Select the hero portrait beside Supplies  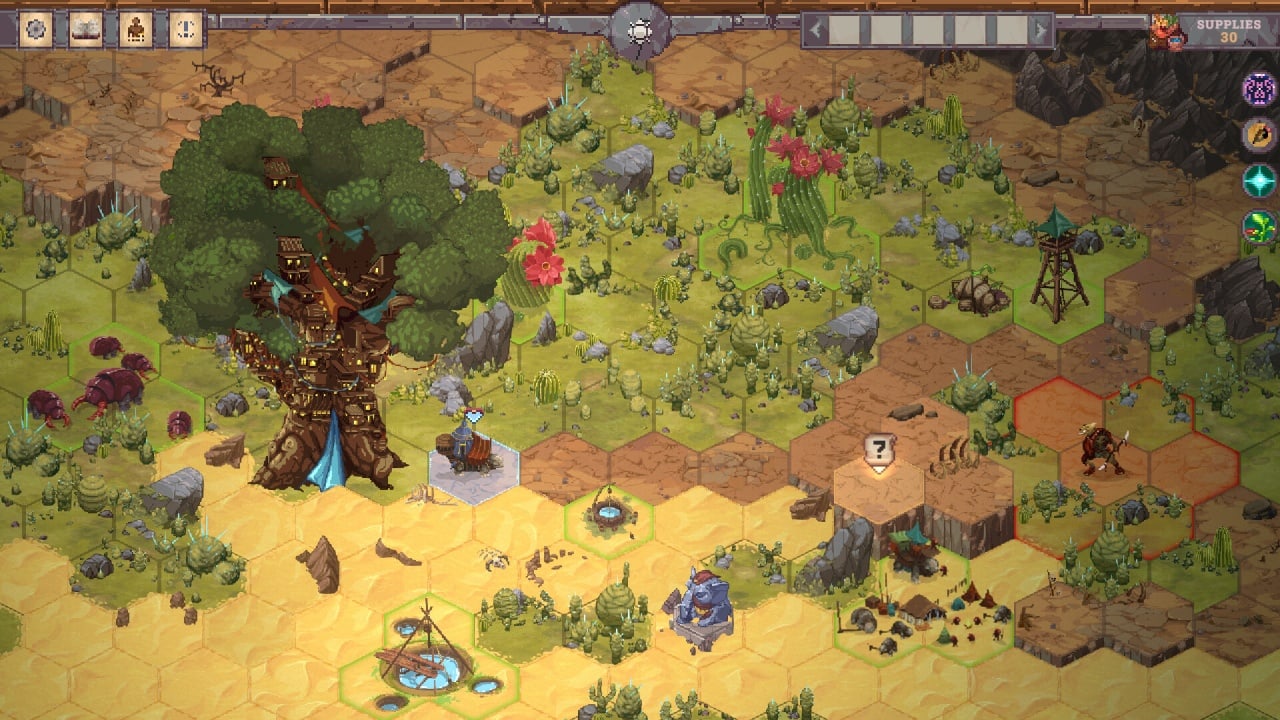point(1165,32)
